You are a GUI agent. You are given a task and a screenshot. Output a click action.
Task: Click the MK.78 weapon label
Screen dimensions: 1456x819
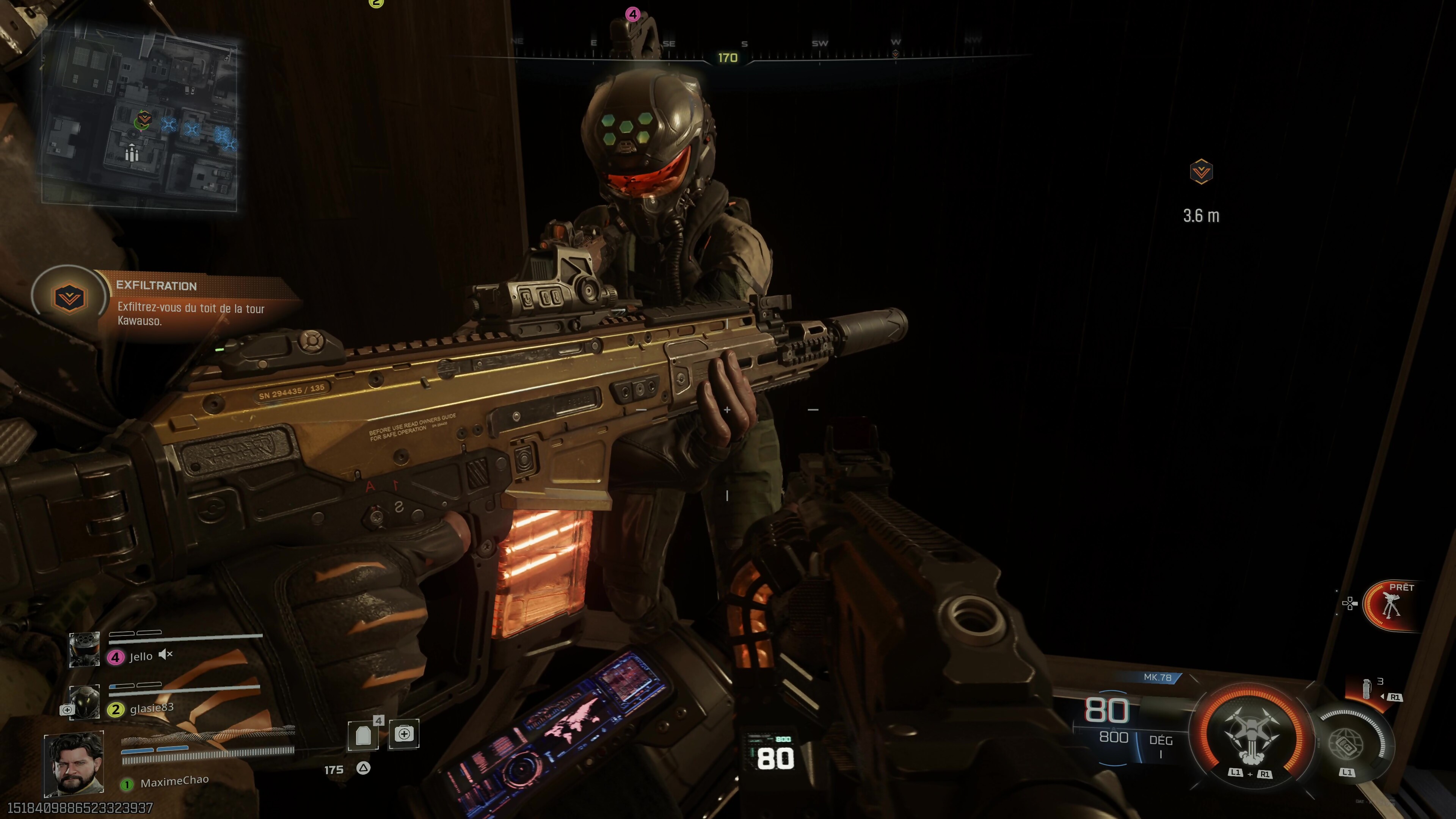[1157, 677]
